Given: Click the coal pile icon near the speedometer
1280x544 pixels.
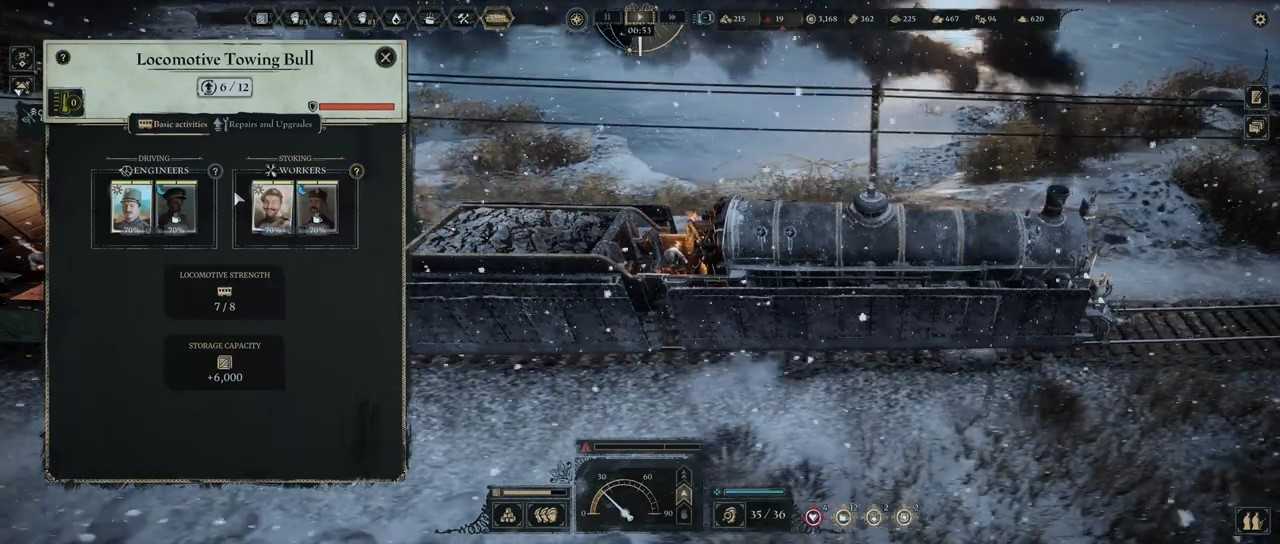Looking at the screenshot, I should pos(507,515).
